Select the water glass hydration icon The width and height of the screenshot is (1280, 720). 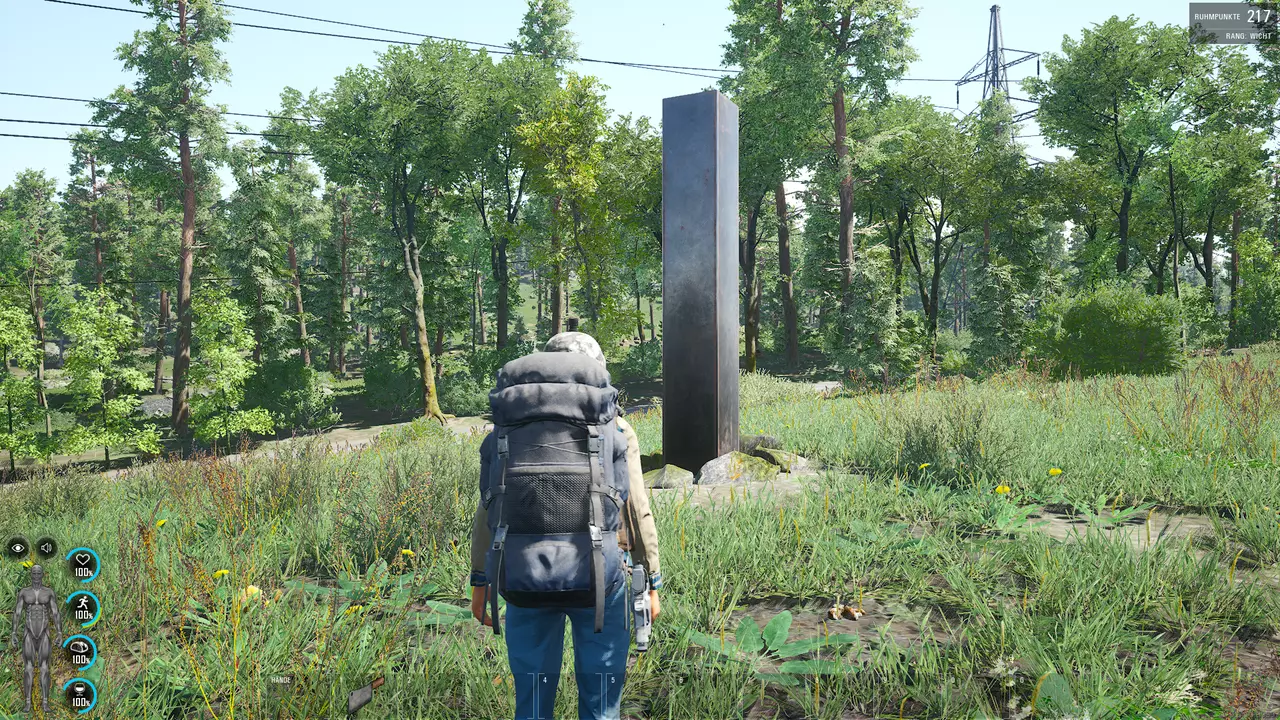(80, 694)
